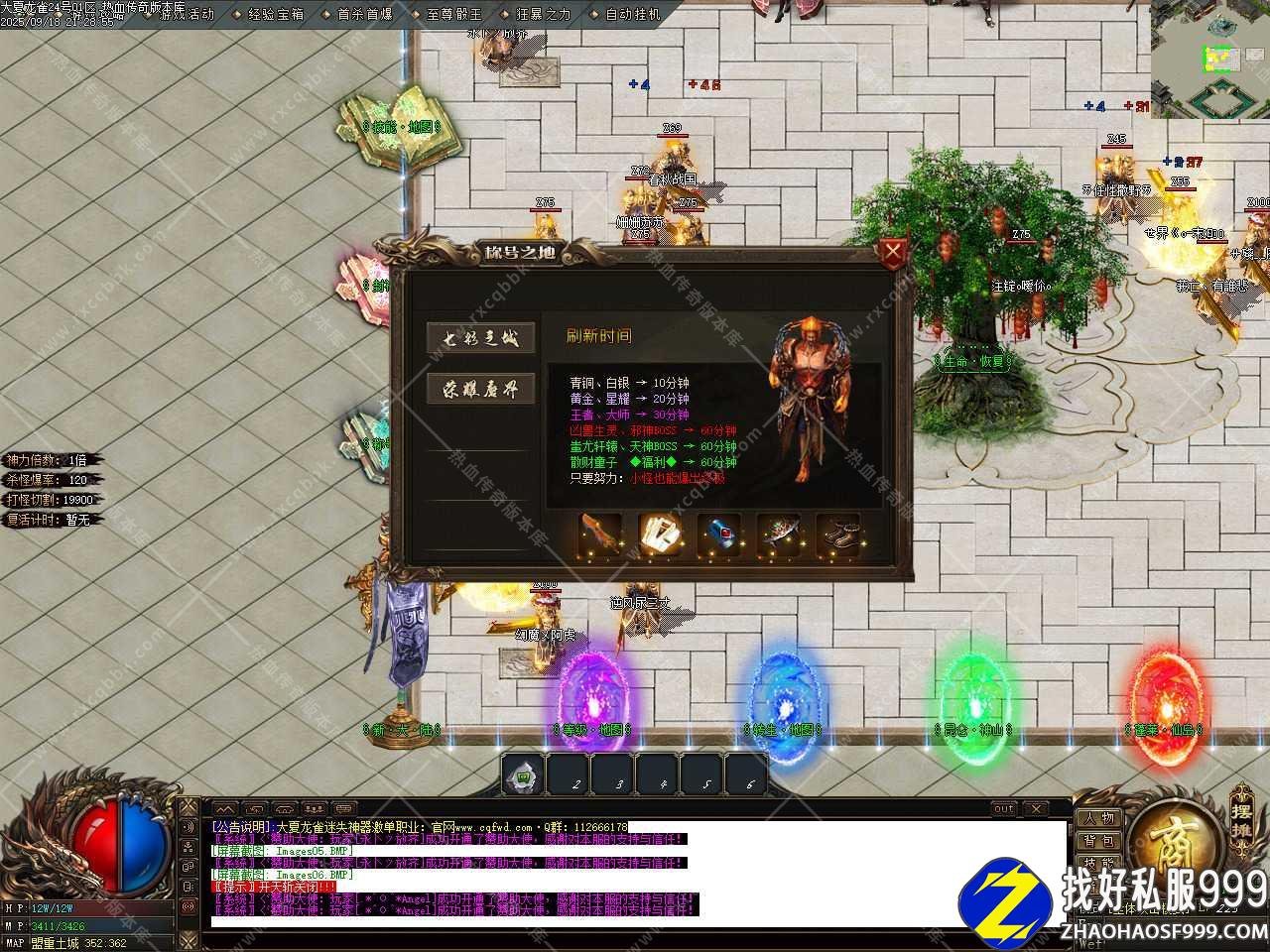This screenshot has width=1270, height=952.
Task: Toggle the 自动挂机 auto-battle option
Action: [627, 15]
